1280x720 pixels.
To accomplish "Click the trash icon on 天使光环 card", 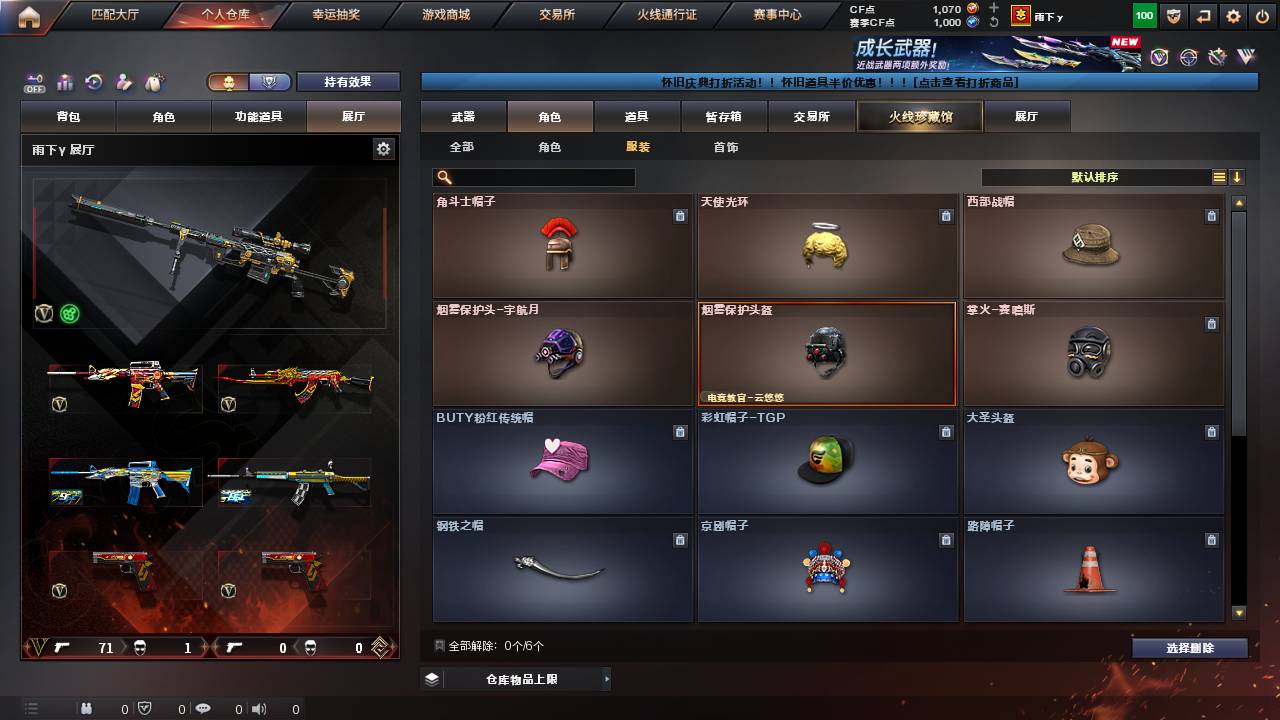I will [946, 215].
